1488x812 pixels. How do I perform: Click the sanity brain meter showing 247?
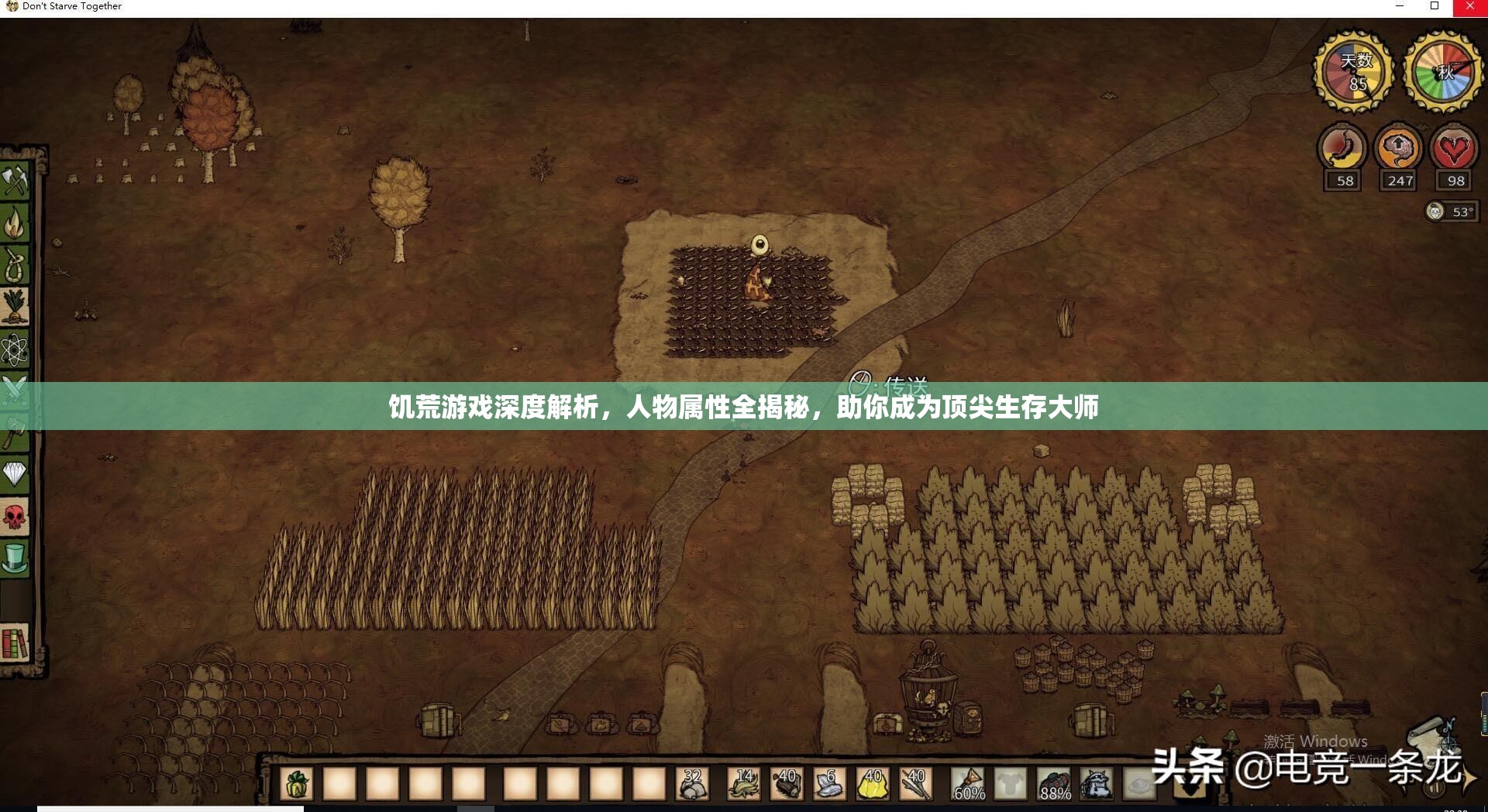coord(1397,152)
